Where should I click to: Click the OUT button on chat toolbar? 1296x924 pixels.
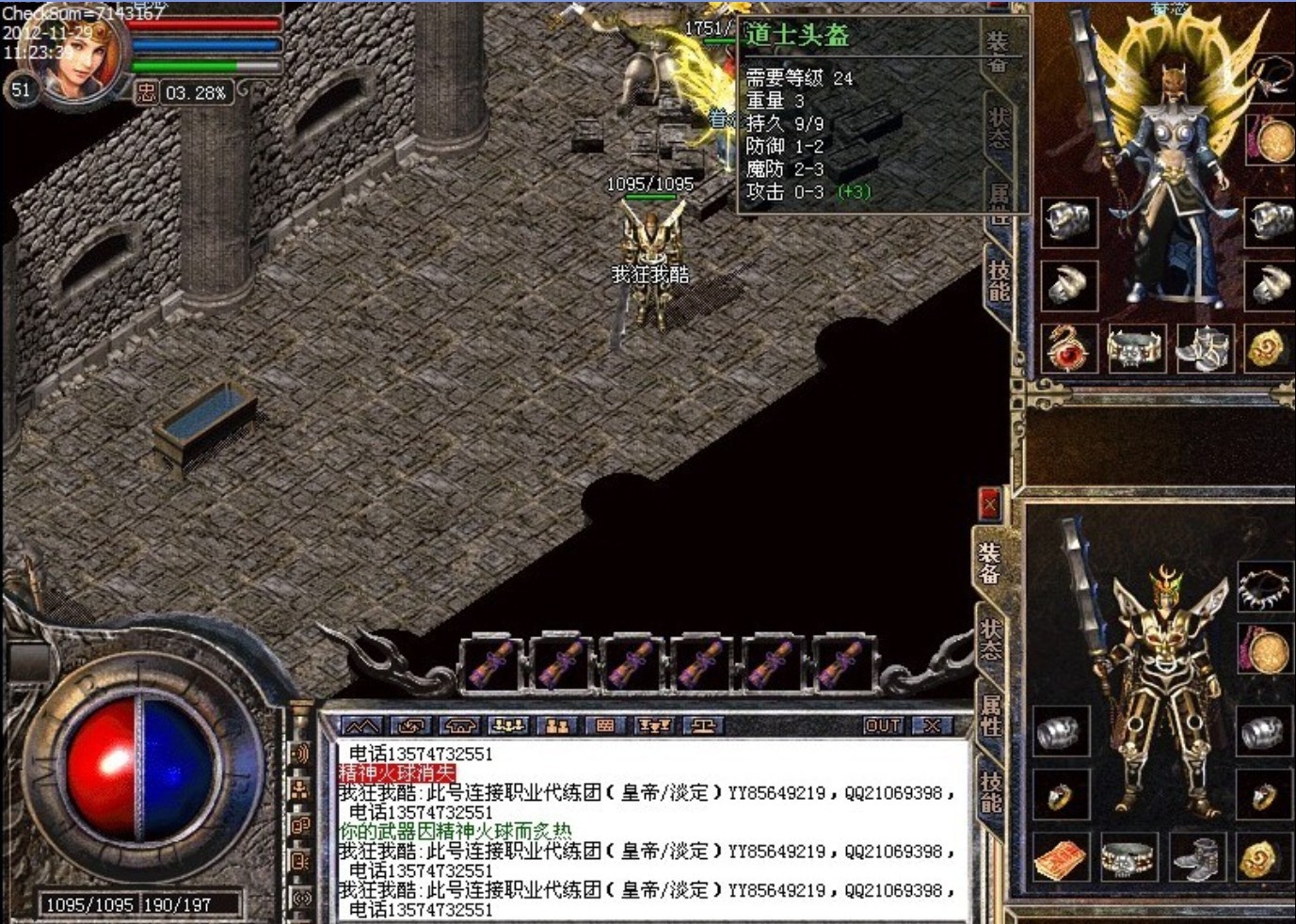(883, 725)
